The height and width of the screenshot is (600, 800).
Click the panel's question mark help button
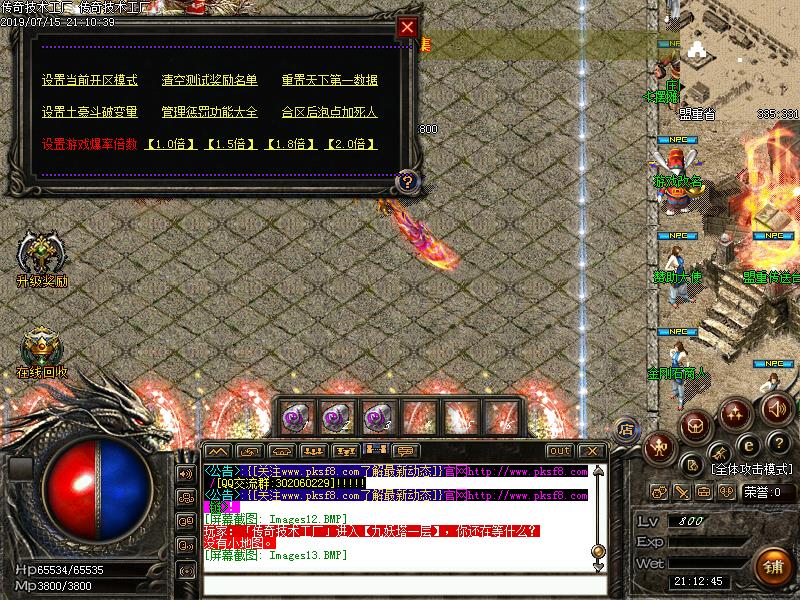(407, 181)
